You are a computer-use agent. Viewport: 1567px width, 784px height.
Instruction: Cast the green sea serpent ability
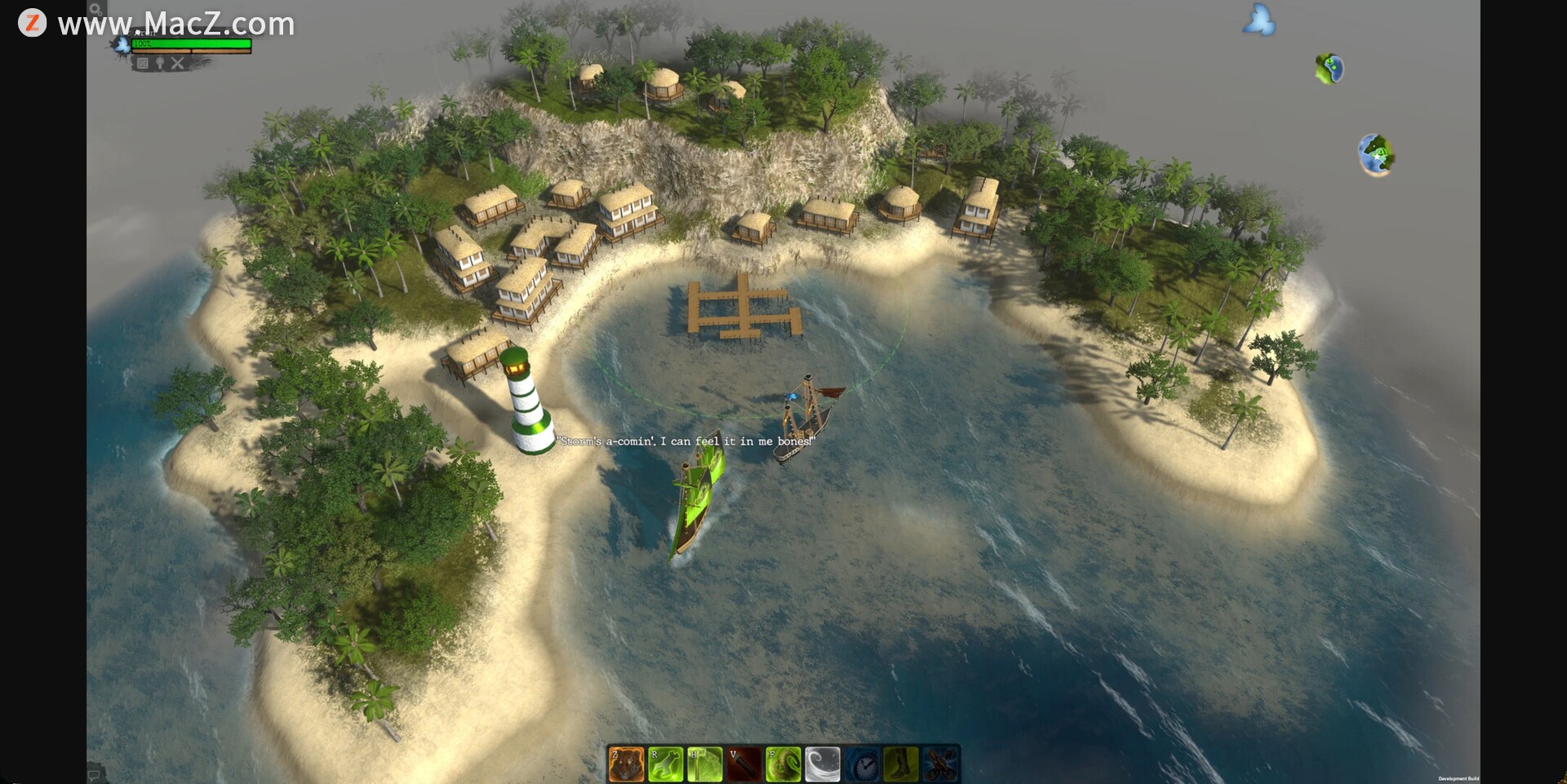point(783,765)
